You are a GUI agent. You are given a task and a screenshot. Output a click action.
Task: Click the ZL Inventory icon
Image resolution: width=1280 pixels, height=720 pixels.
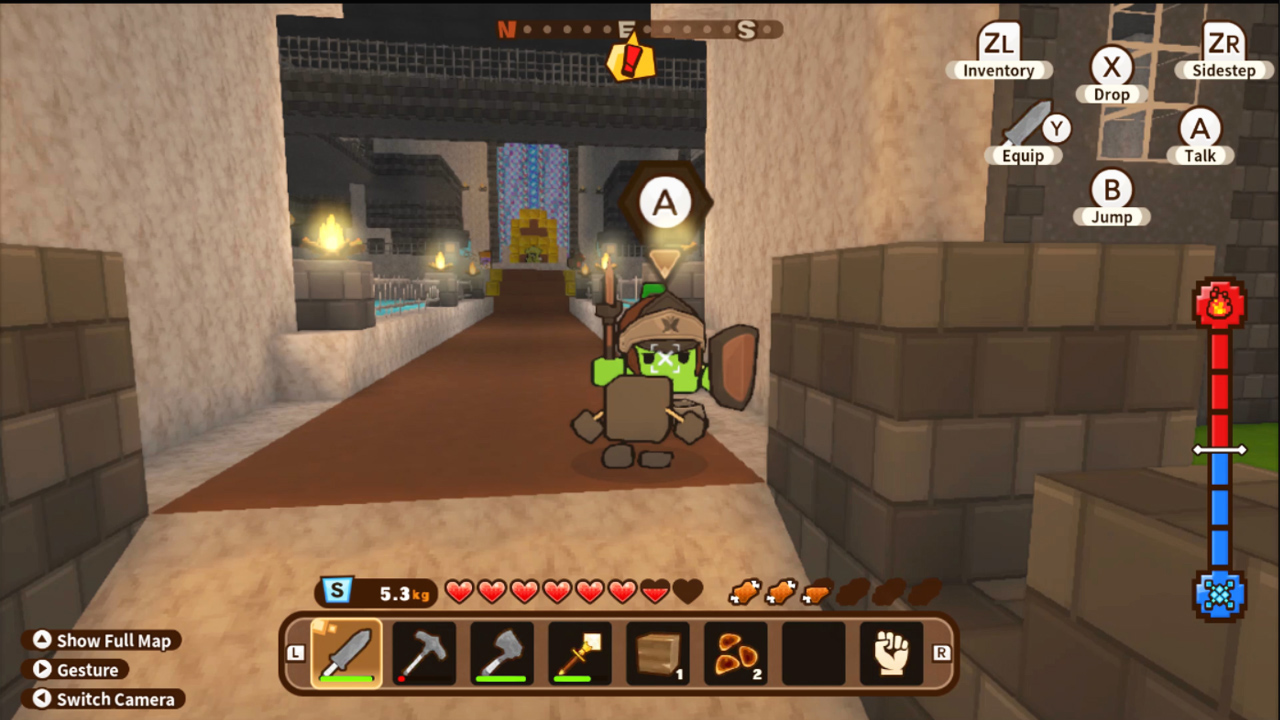click(998, 50)
